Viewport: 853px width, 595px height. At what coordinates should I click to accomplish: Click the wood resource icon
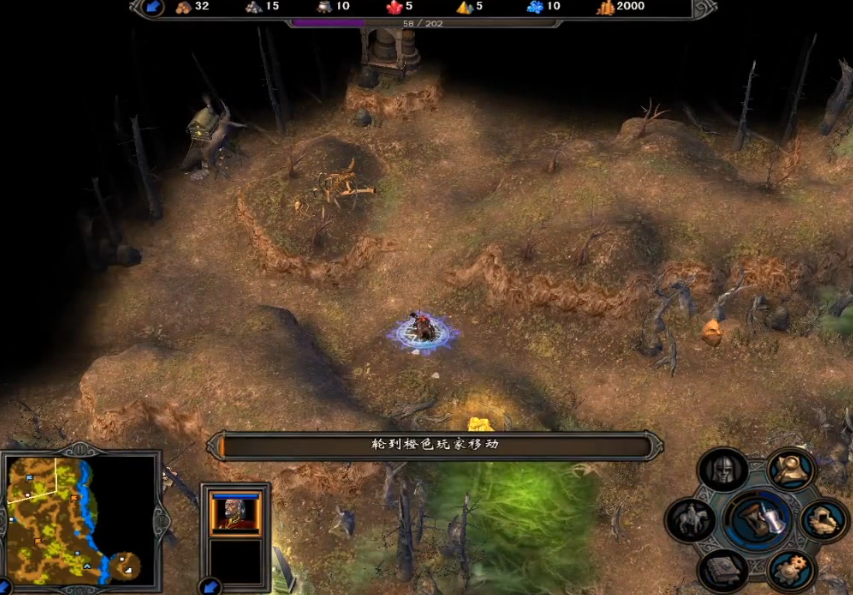[184, 8]
